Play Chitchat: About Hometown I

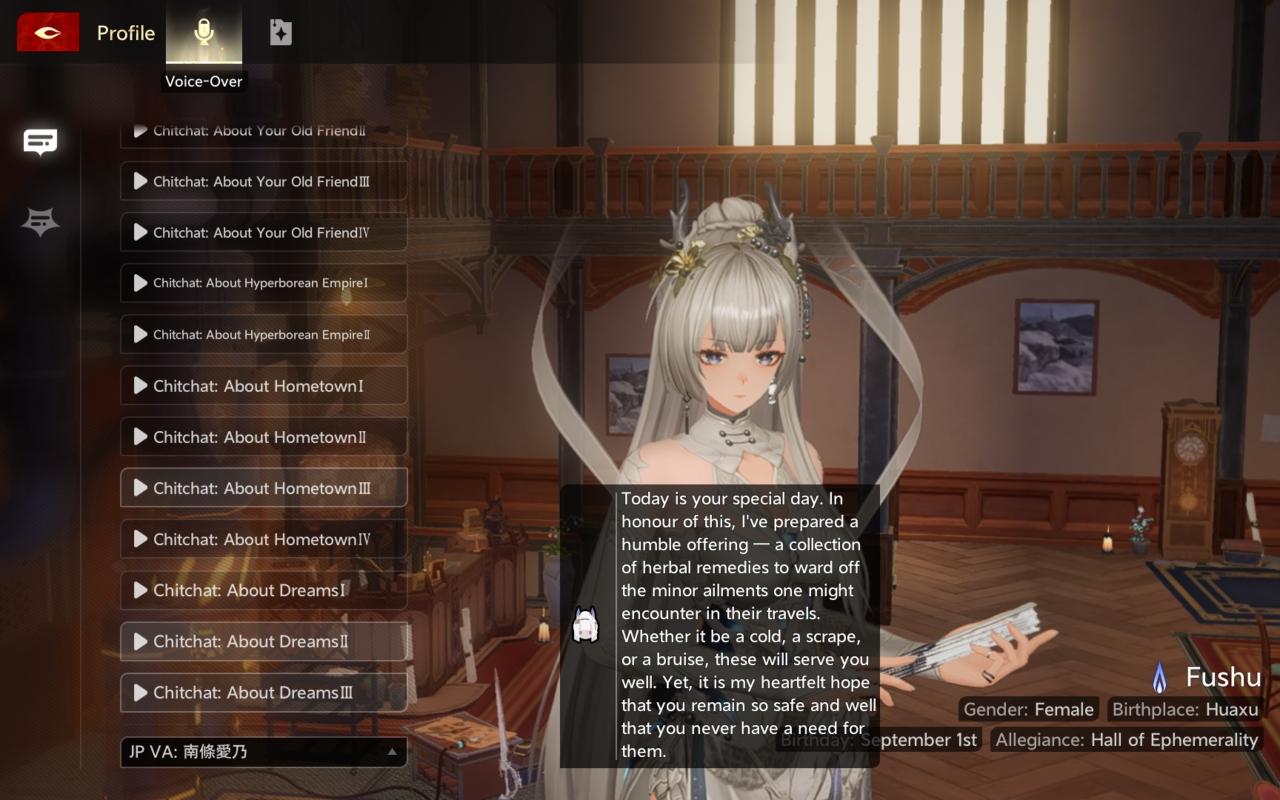tap(263, 386)
